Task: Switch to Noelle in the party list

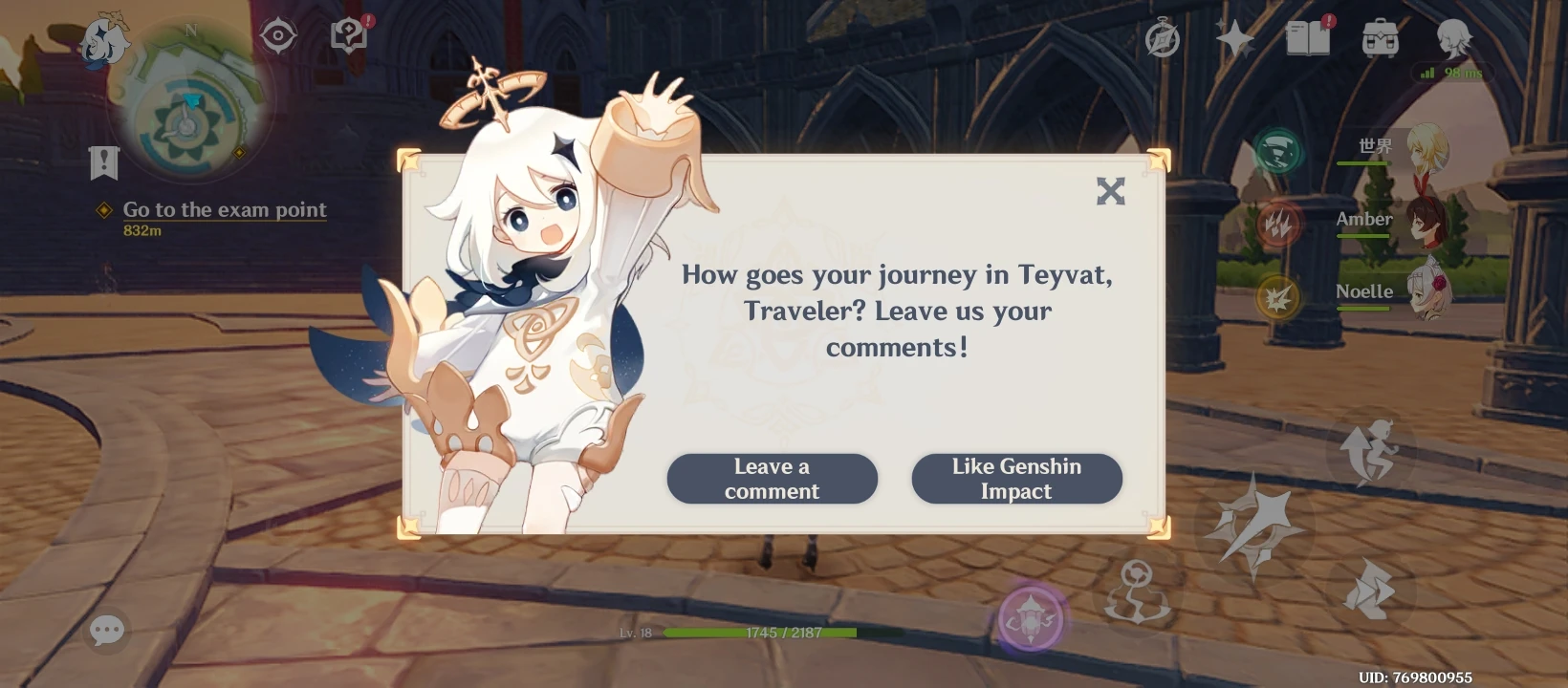Action: 1427,291
